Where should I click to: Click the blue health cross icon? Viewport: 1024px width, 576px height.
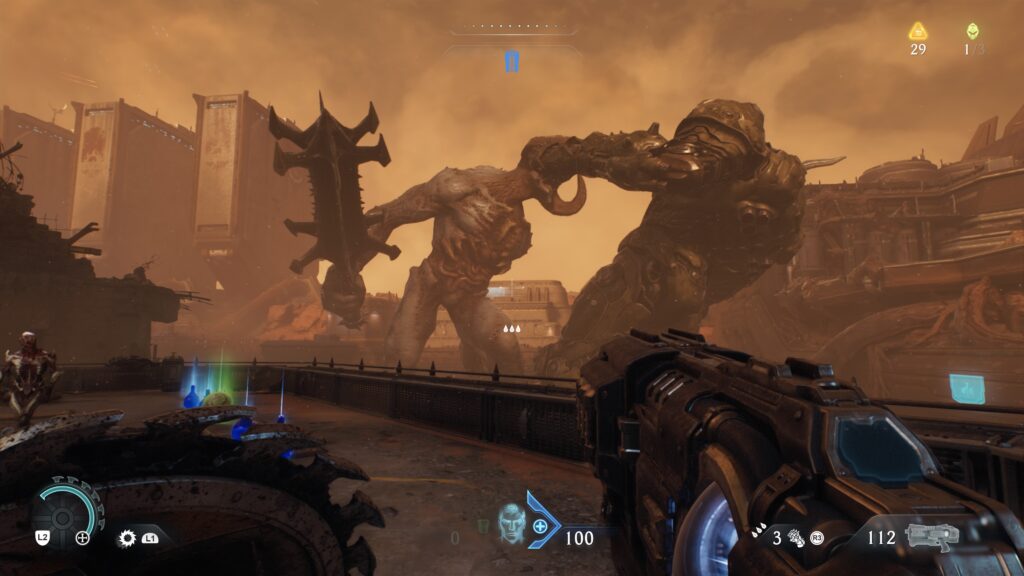click(x=541, y=525)
